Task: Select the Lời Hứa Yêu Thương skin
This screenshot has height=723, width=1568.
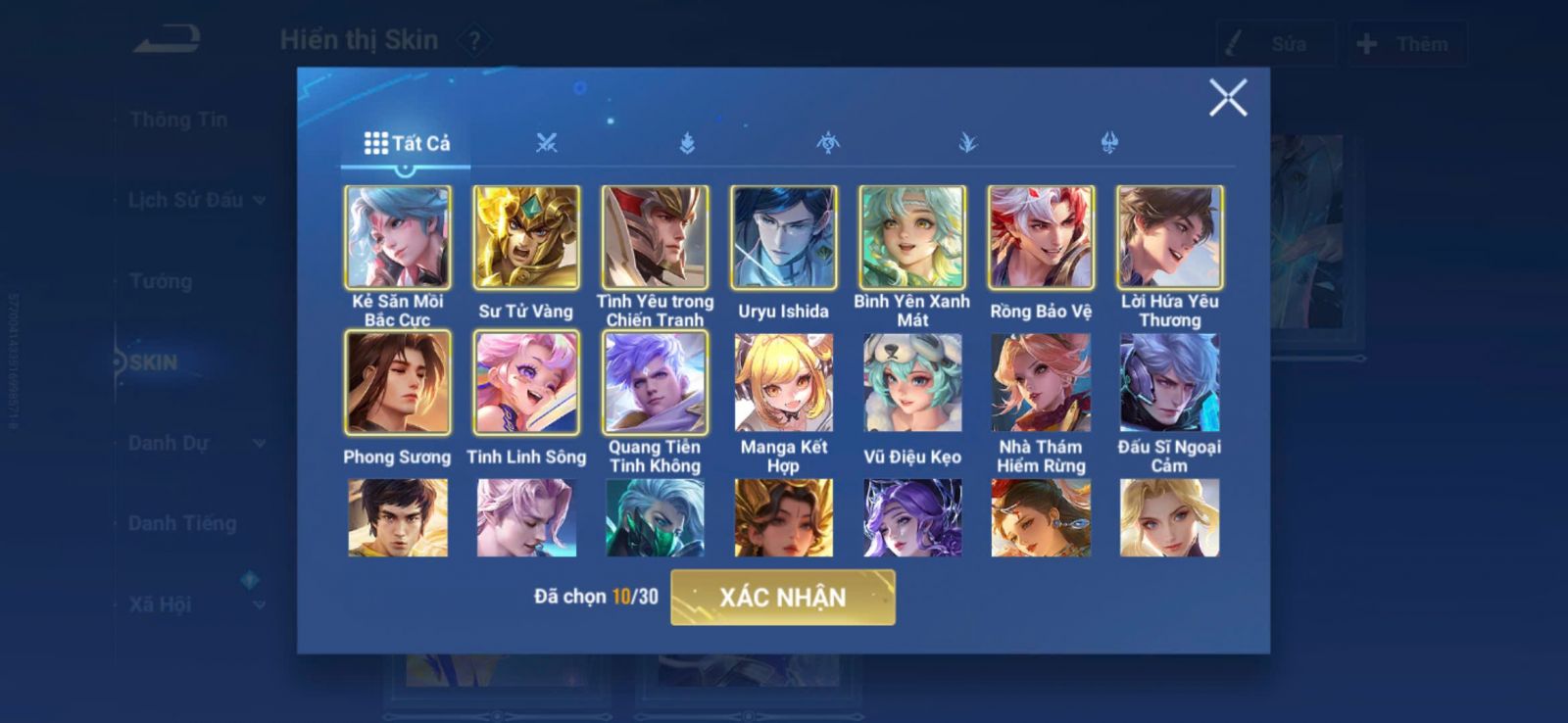Action: (x=1169, y=237)
